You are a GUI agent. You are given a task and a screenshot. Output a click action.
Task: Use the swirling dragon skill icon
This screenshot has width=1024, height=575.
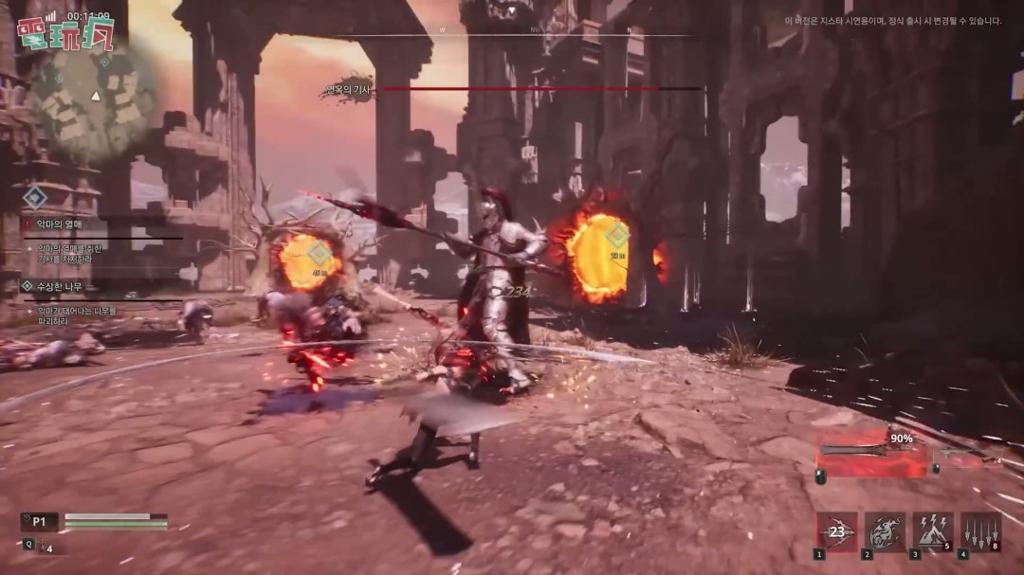[x=885, y=532]
